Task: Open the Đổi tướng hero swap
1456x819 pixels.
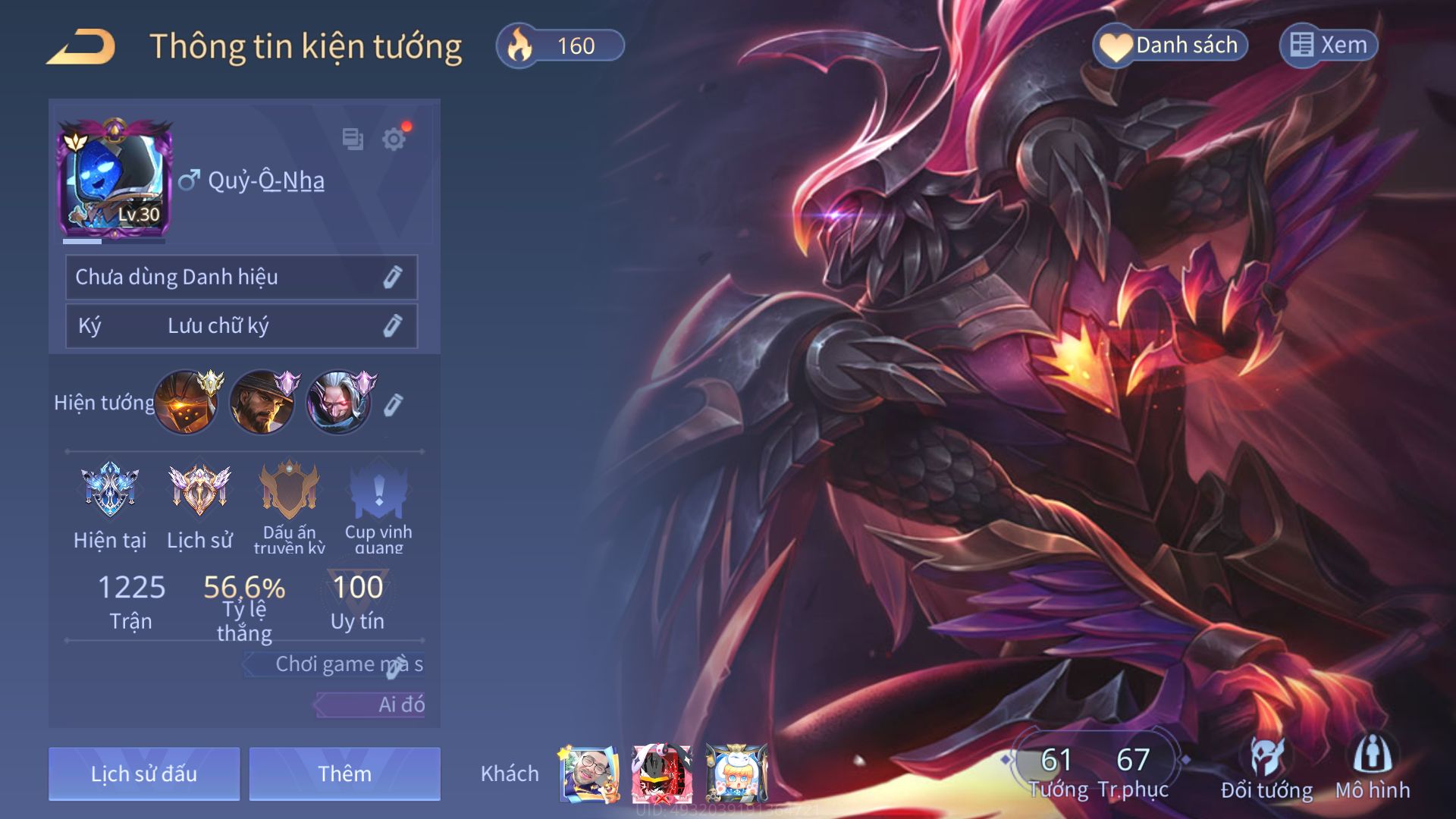Action: [x=1266, y=767]
